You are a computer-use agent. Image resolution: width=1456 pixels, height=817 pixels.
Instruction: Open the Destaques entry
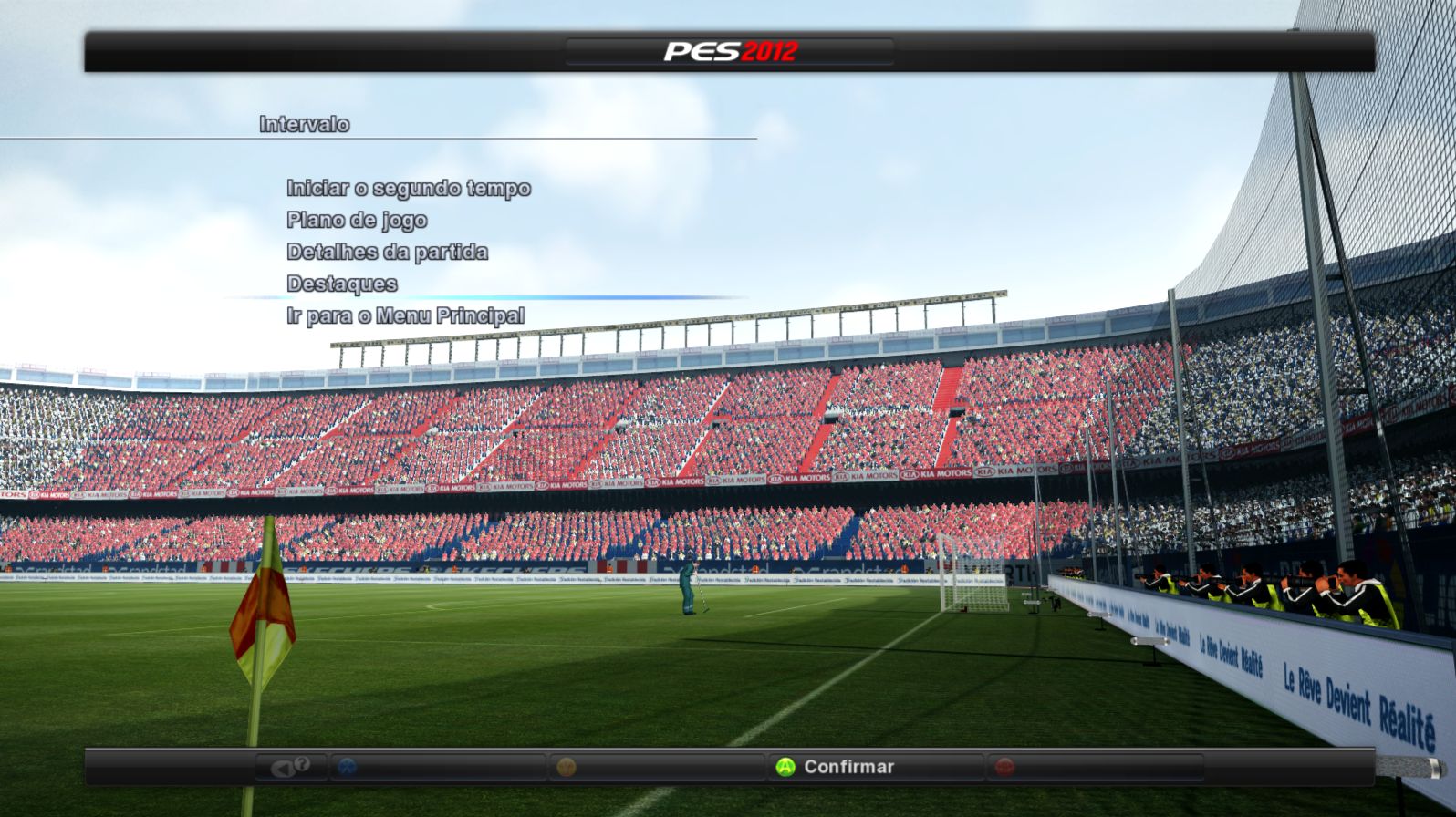click(341, 284)
